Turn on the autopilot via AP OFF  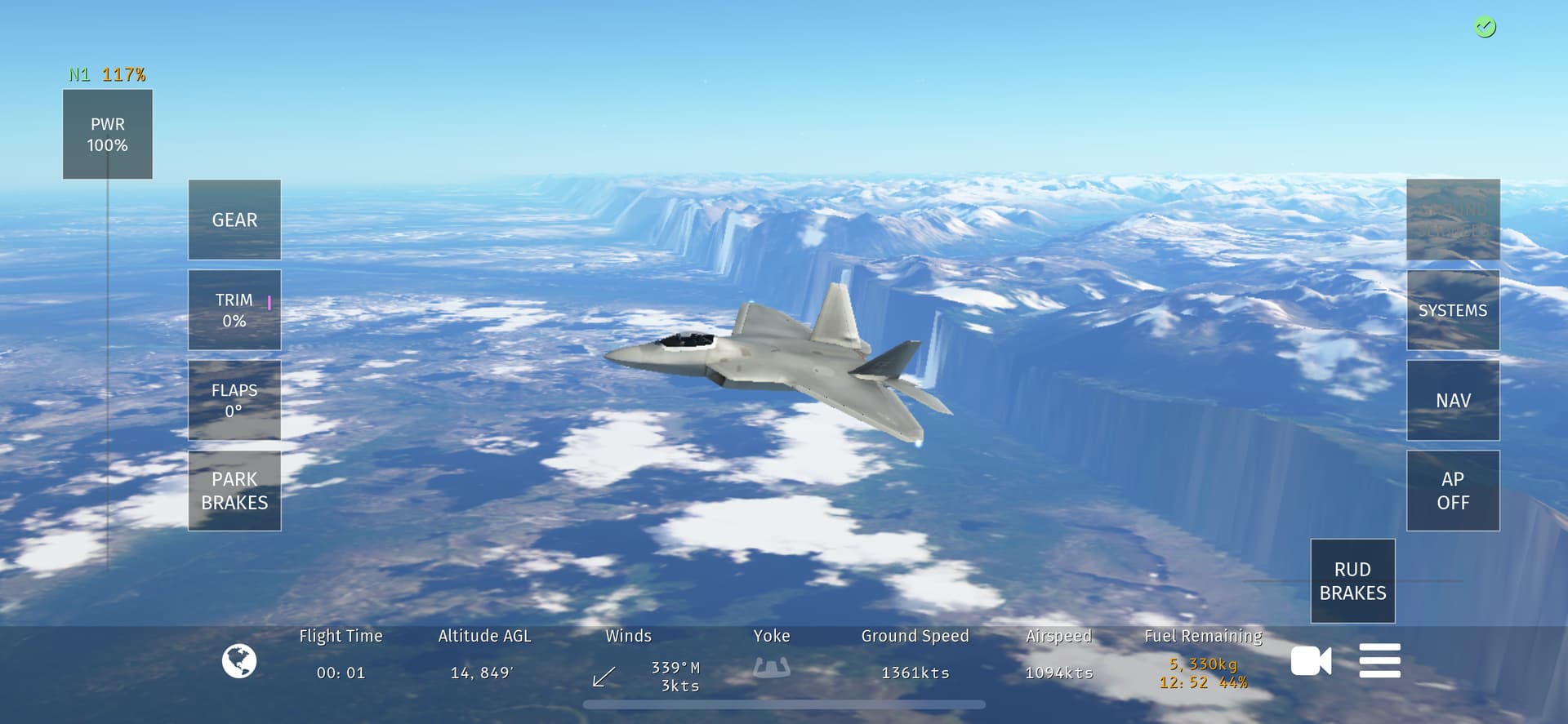tap(1453, 491)
